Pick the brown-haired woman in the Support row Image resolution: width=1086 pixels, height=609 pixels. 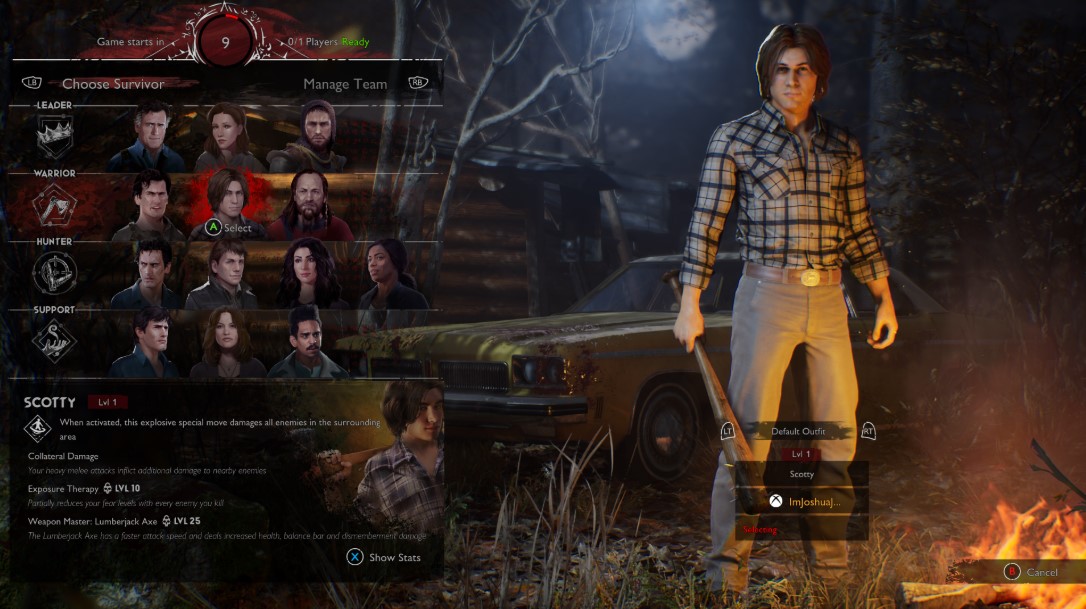[x=227, y=341]
